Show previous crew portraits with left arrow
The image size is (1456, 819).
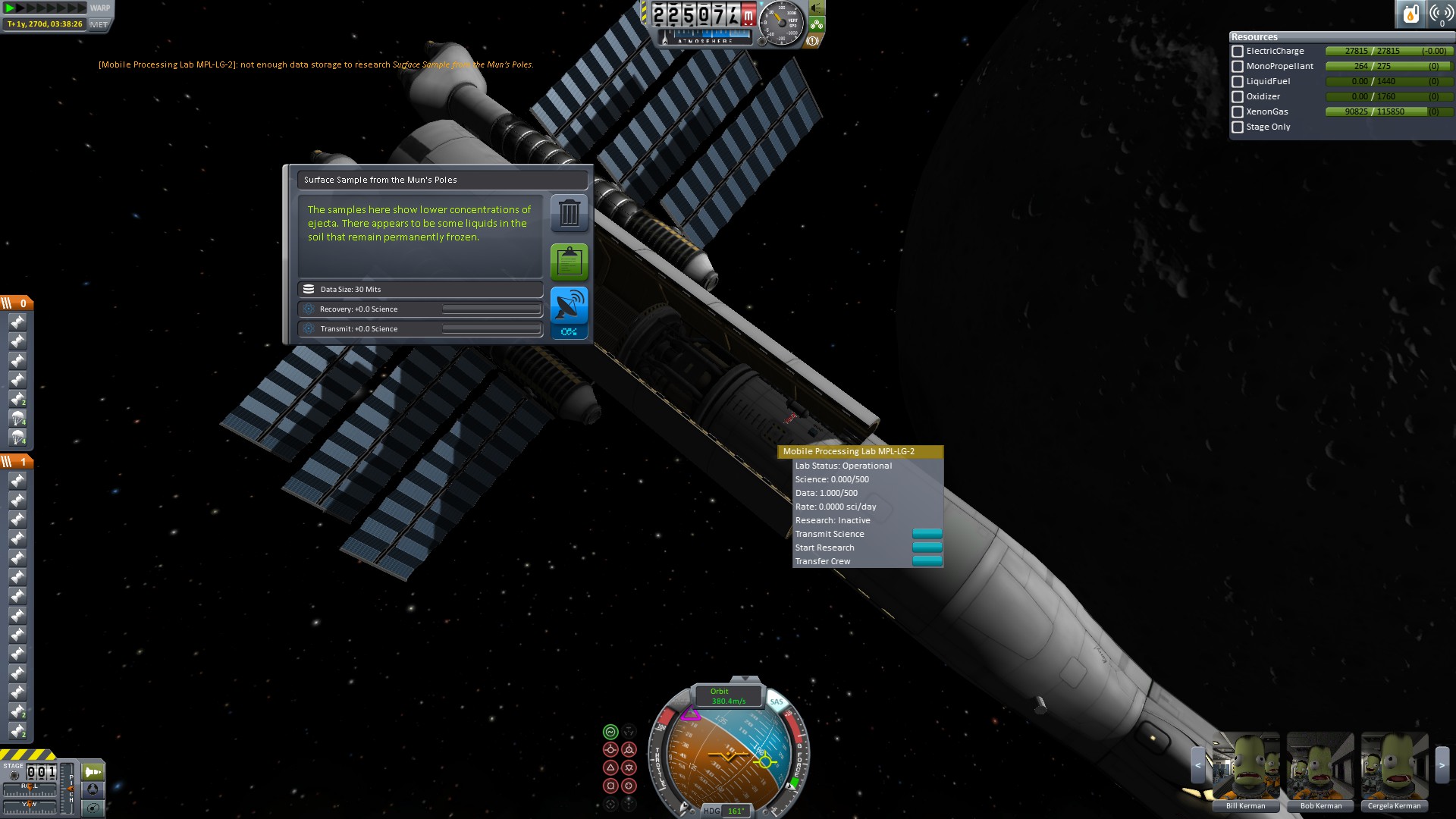coord(1198,766)
